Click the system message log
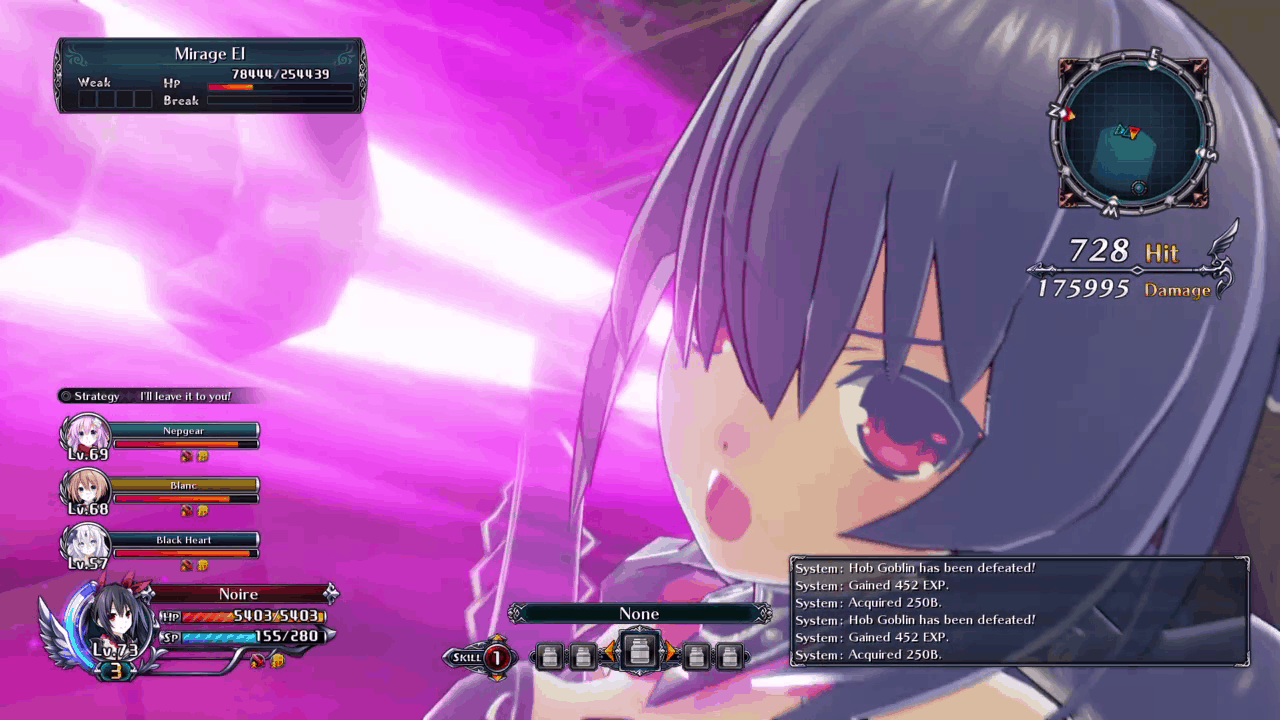Viewport: 1280px width, 720px height. pos(1019,611)
